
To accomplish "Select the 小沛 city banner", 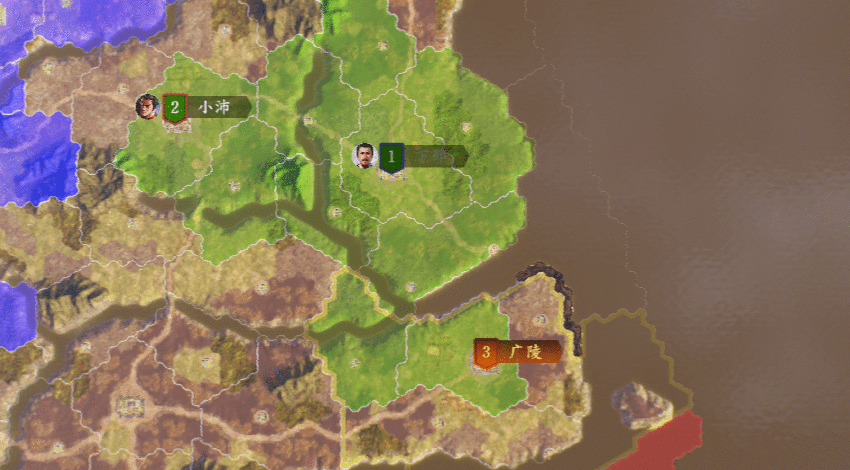I will (208, 107).
